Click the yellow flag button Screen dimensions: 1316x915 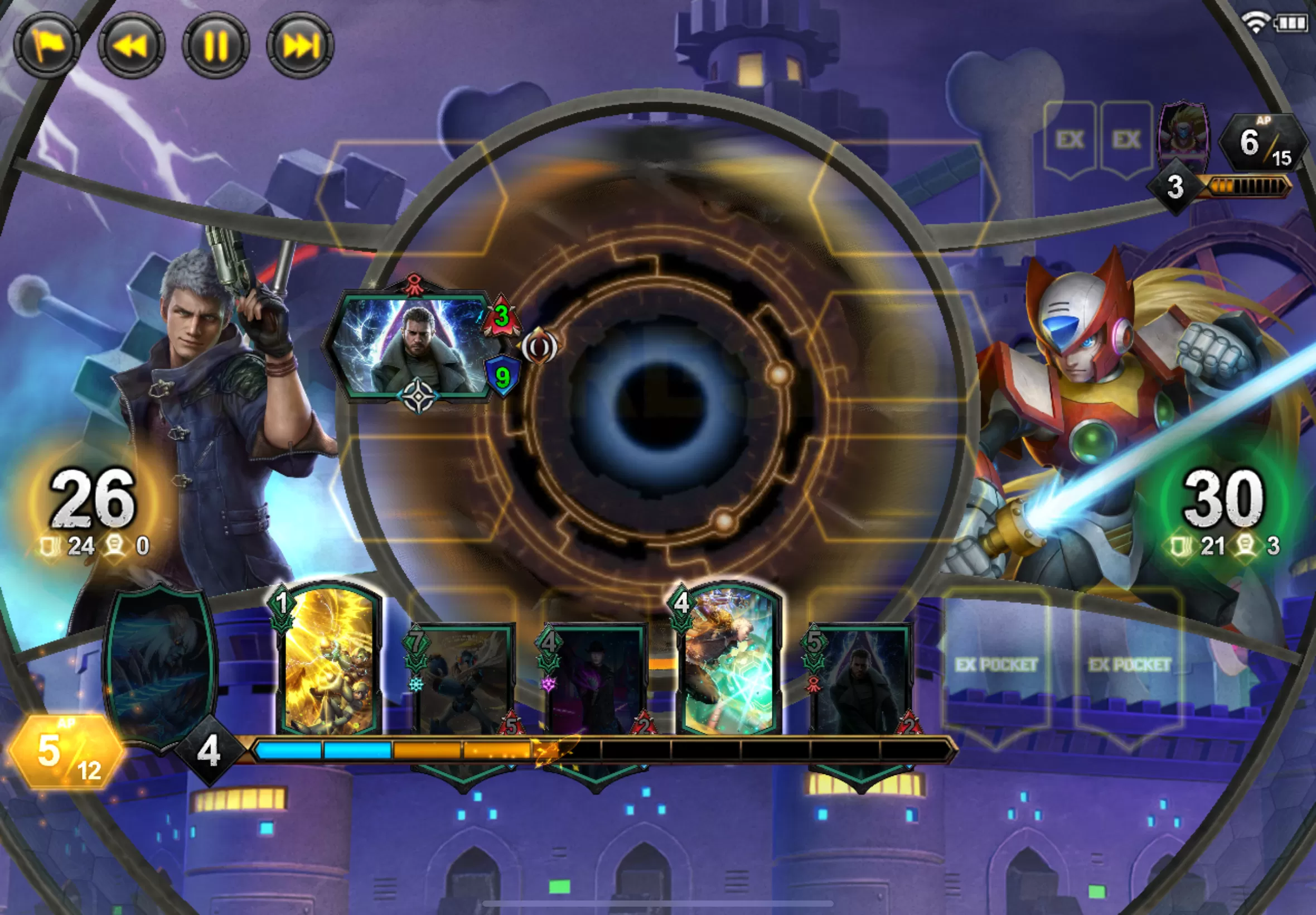coord(47,45)
